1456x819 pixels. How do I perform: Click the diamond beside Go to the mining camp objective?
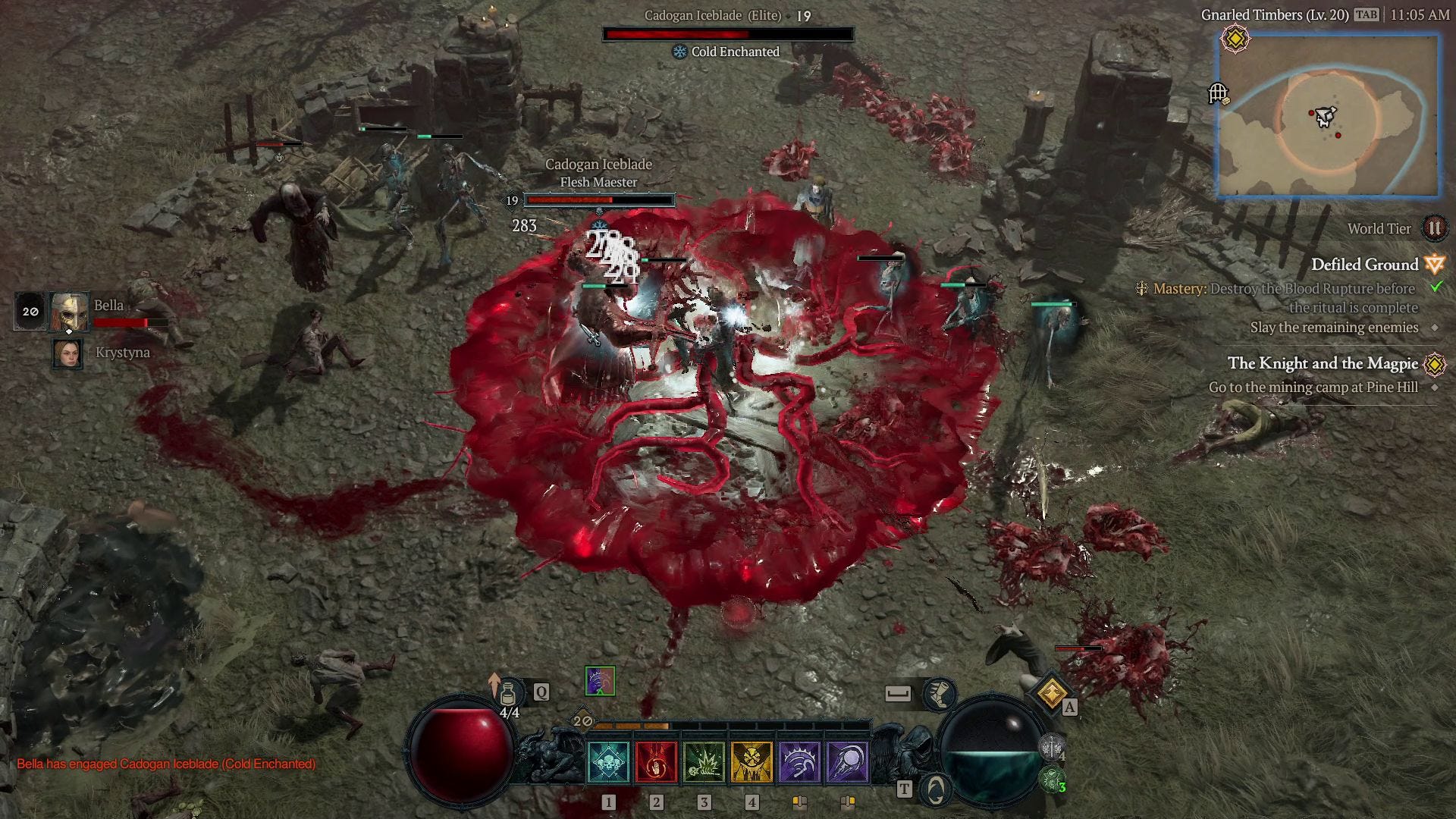pyautogui.click(x=1436, y=387)
